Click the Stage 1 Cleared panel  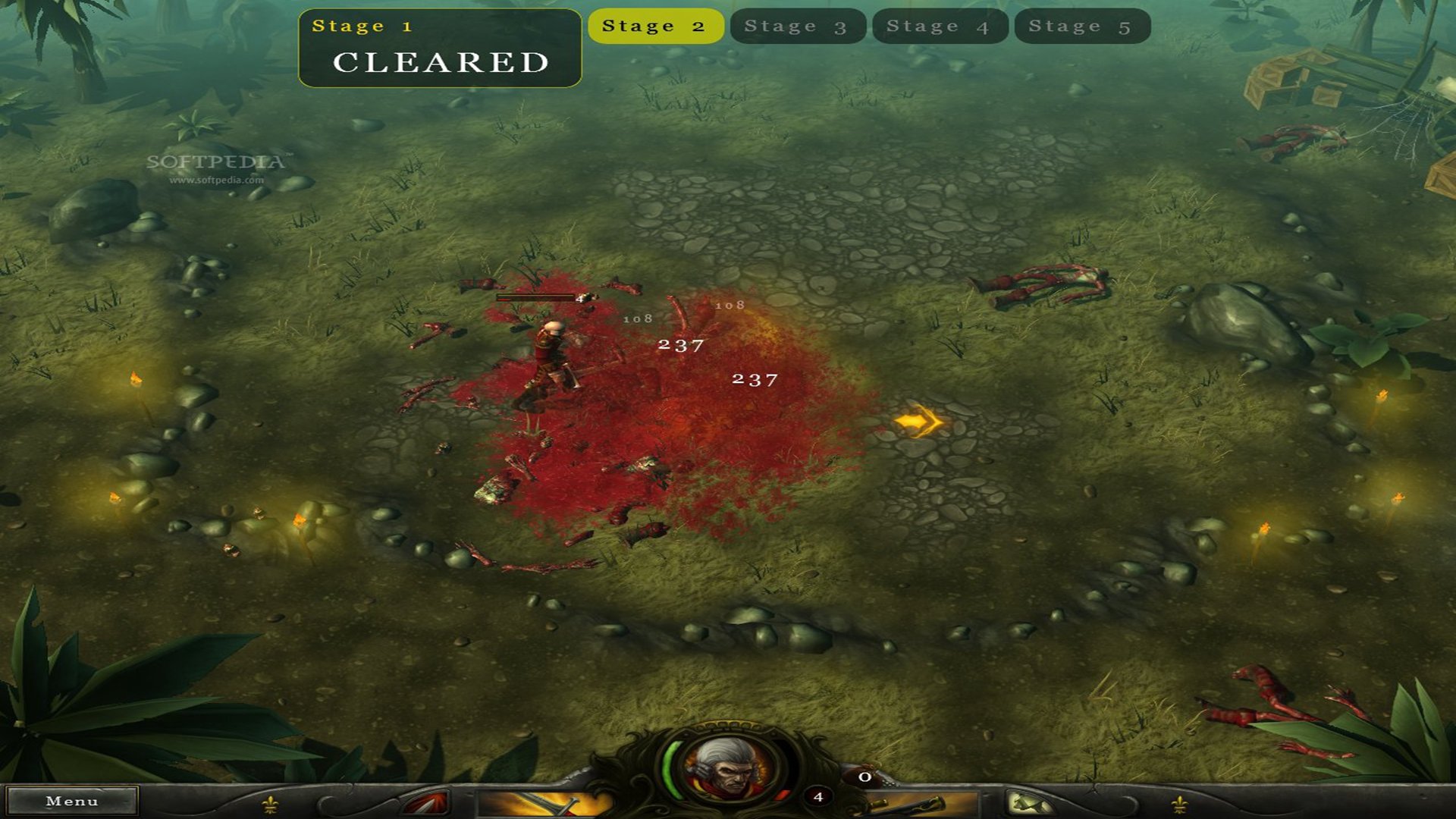(x=440, y=49)
